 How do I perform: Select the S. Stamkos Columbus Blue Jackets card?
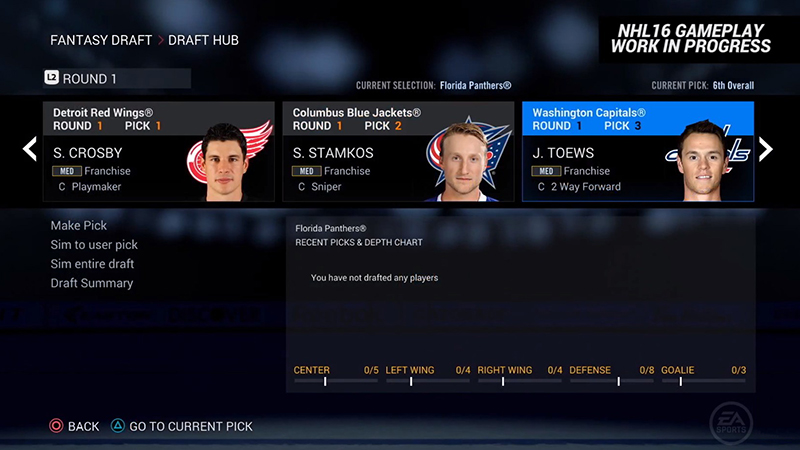tap(398, 152)
